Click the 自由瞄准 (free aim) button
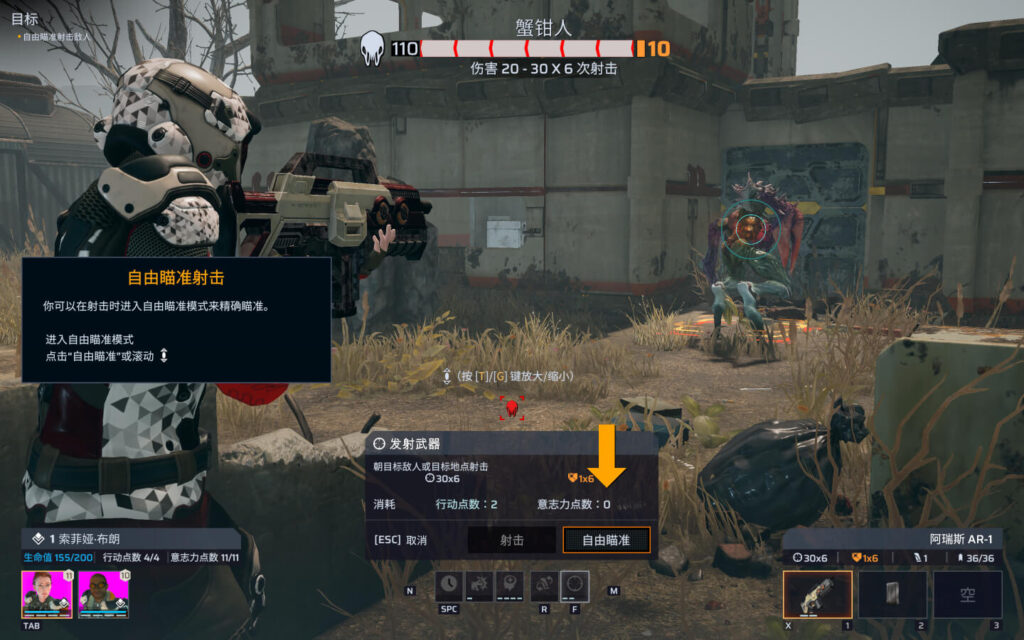Viewport: 1024px width, 640px height. (606, 540)
